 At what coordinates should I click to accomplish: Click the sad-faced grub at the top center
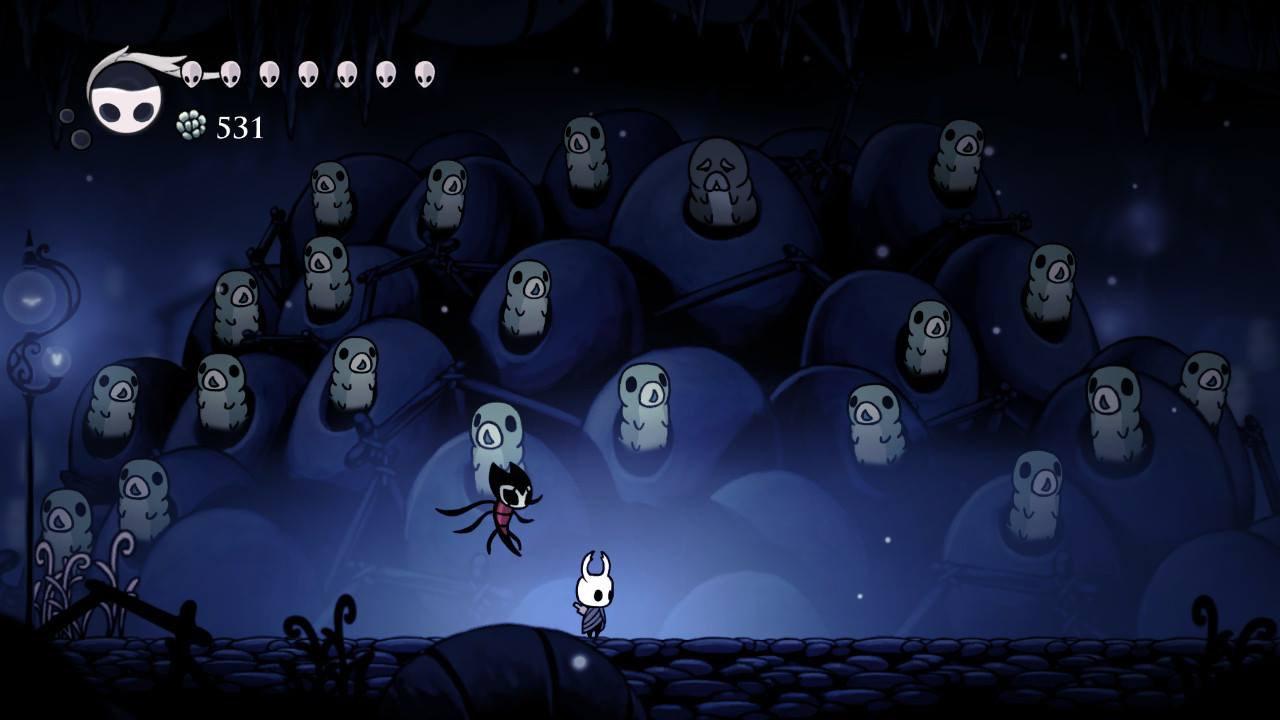[720, 181]
